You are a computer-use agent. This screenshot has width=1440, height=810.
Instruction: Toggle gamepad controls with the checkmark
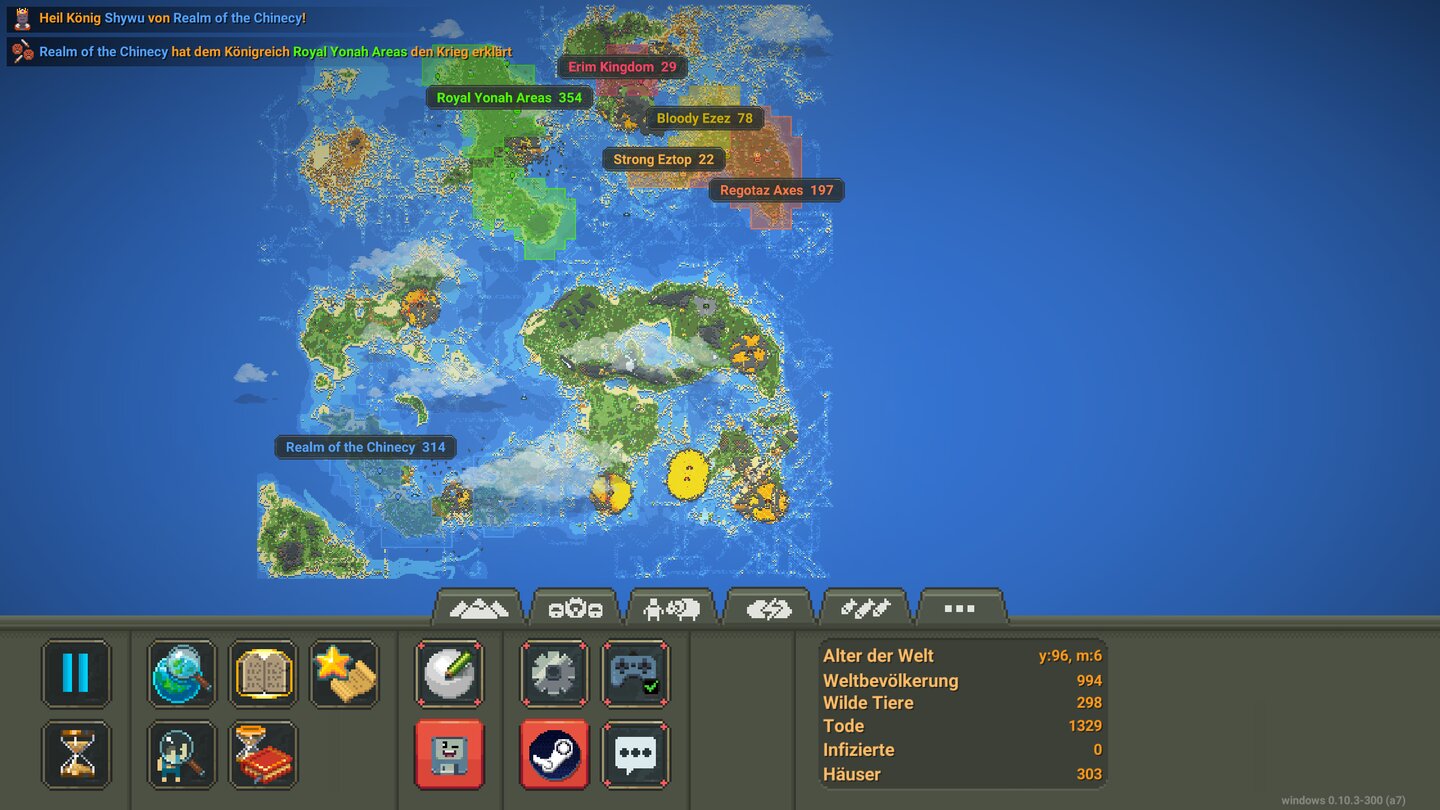click(x=637, y=674)
